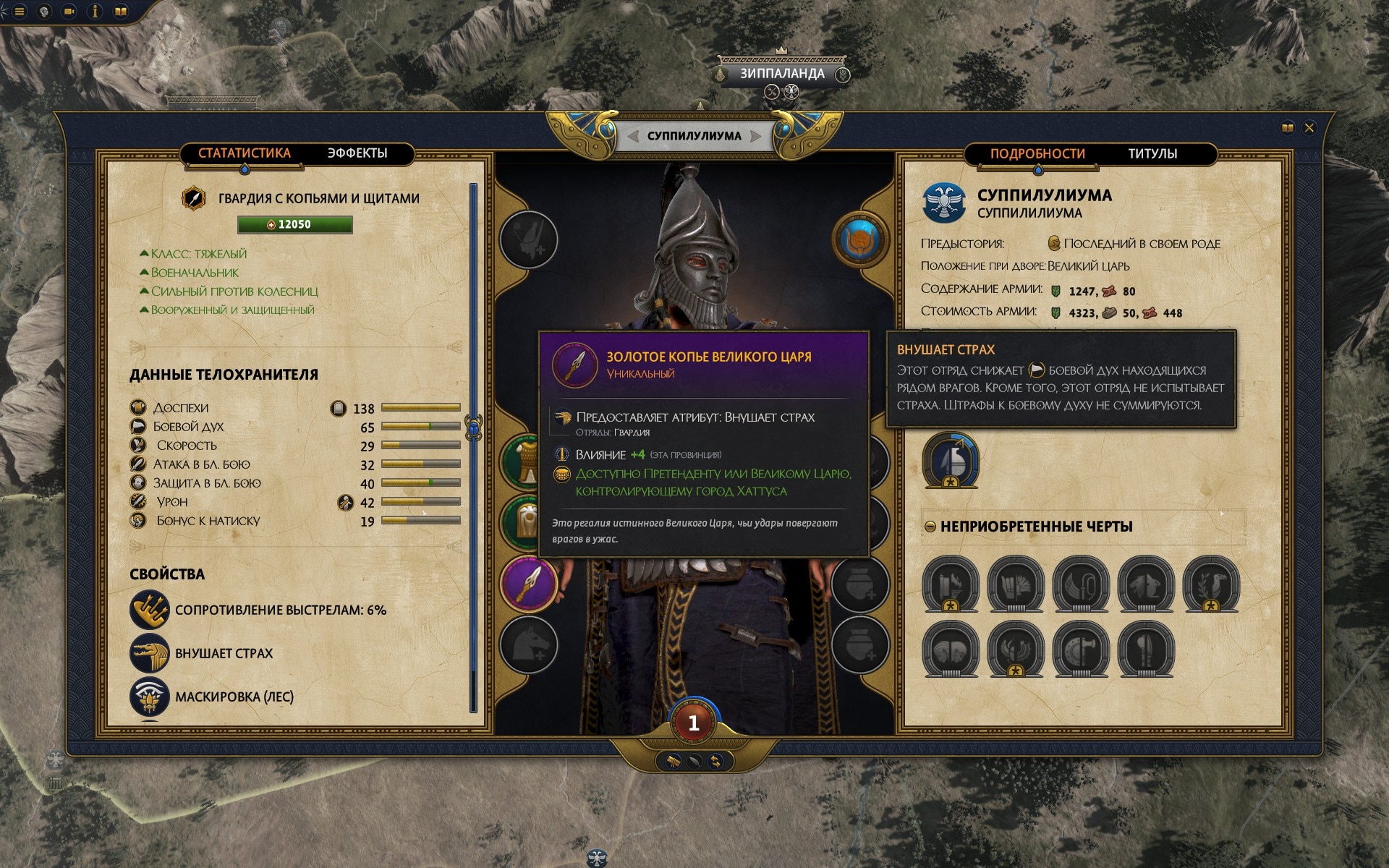Click the blue title emblem above the character portrait

pyautogui.click(x=860, y=239)
